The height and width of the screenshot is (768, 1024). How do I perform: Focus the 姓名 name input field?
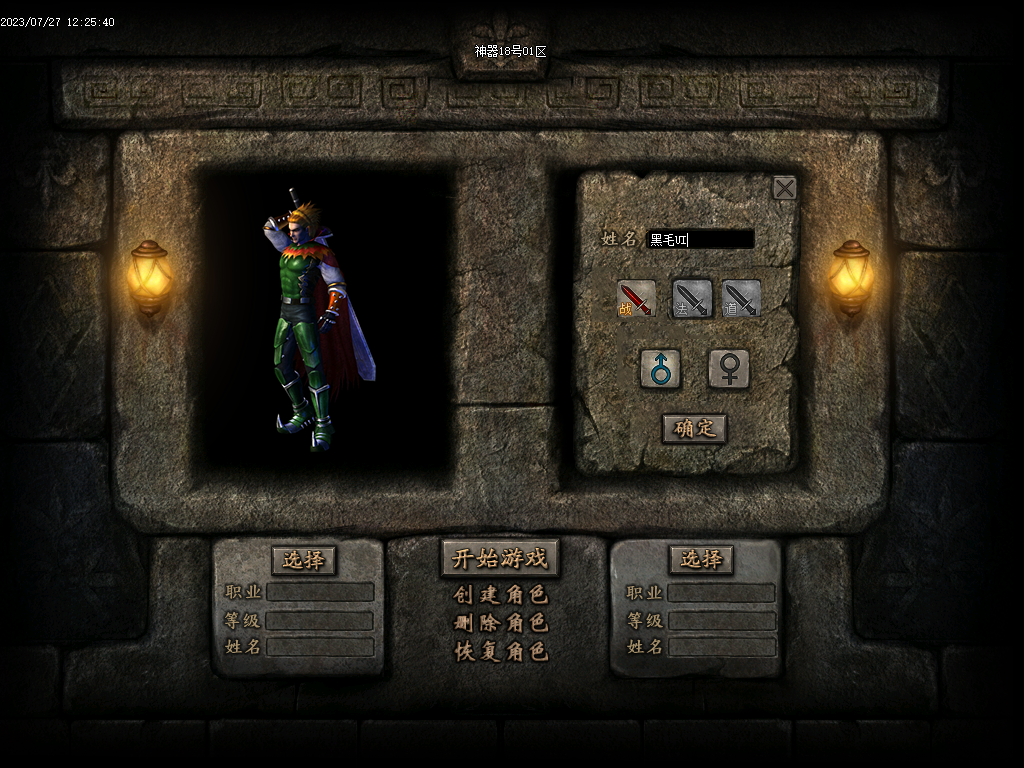[x=700, y=239]
